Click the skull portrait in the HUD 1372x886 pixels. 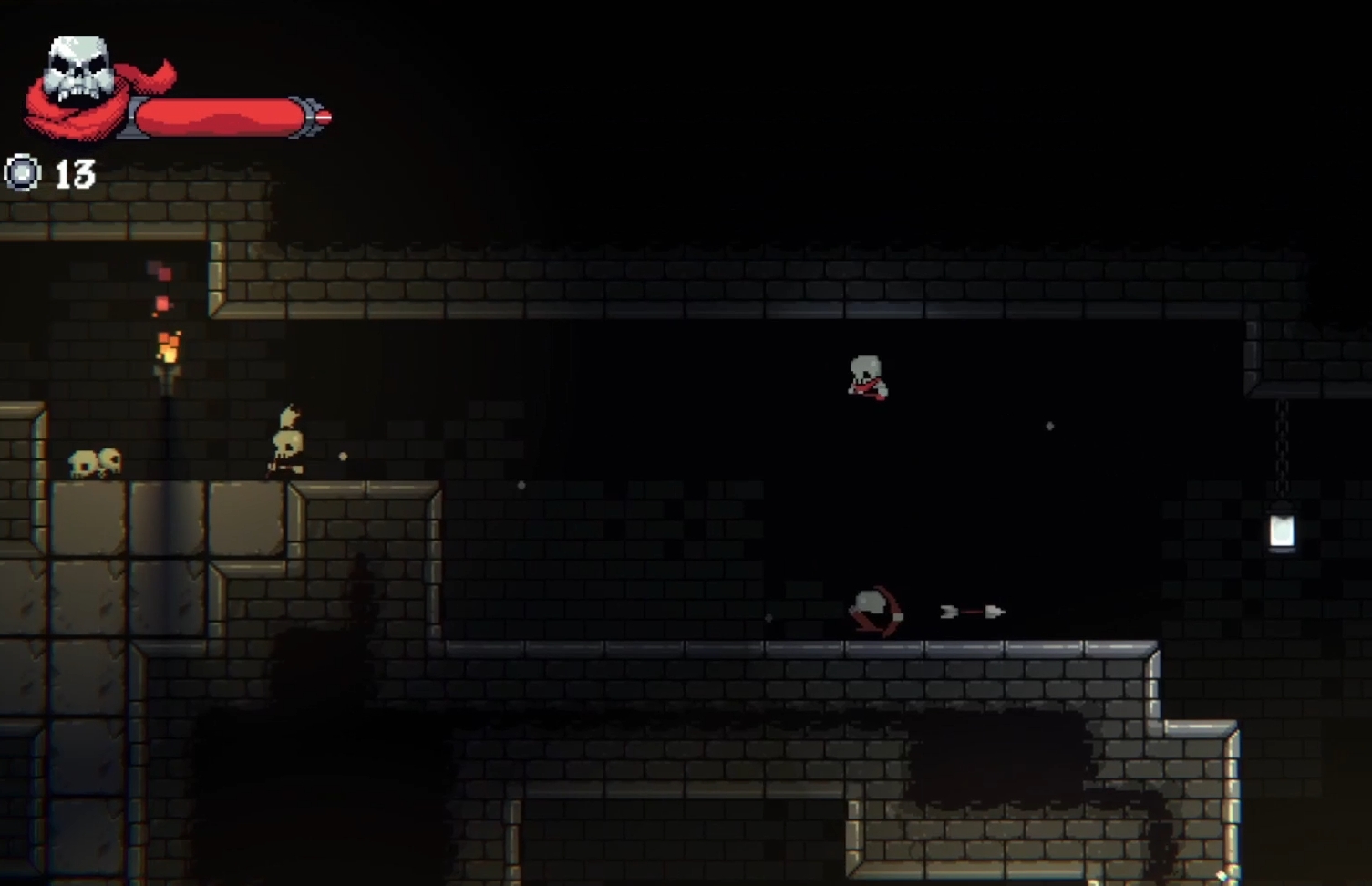click(x=77, y=68)
